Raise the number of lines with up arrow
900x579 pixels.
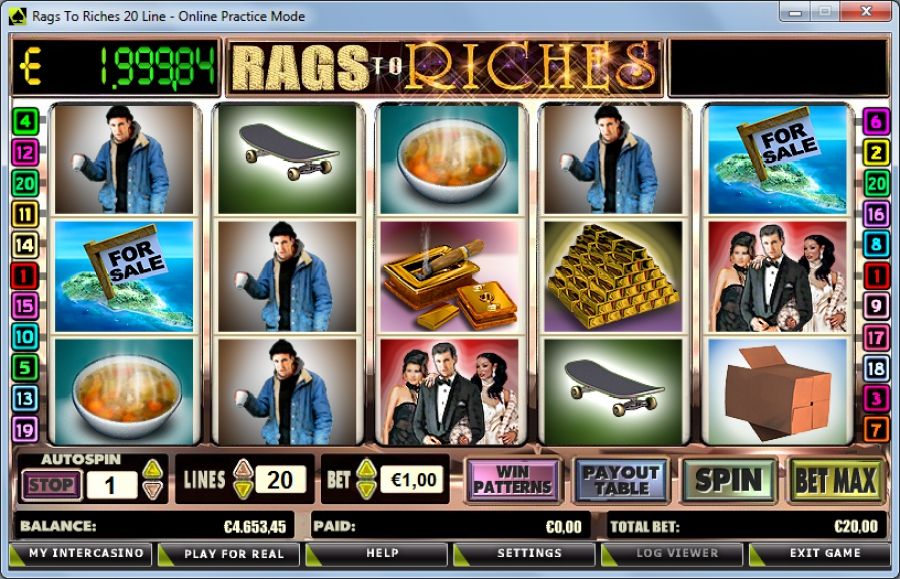click(243, 469)
